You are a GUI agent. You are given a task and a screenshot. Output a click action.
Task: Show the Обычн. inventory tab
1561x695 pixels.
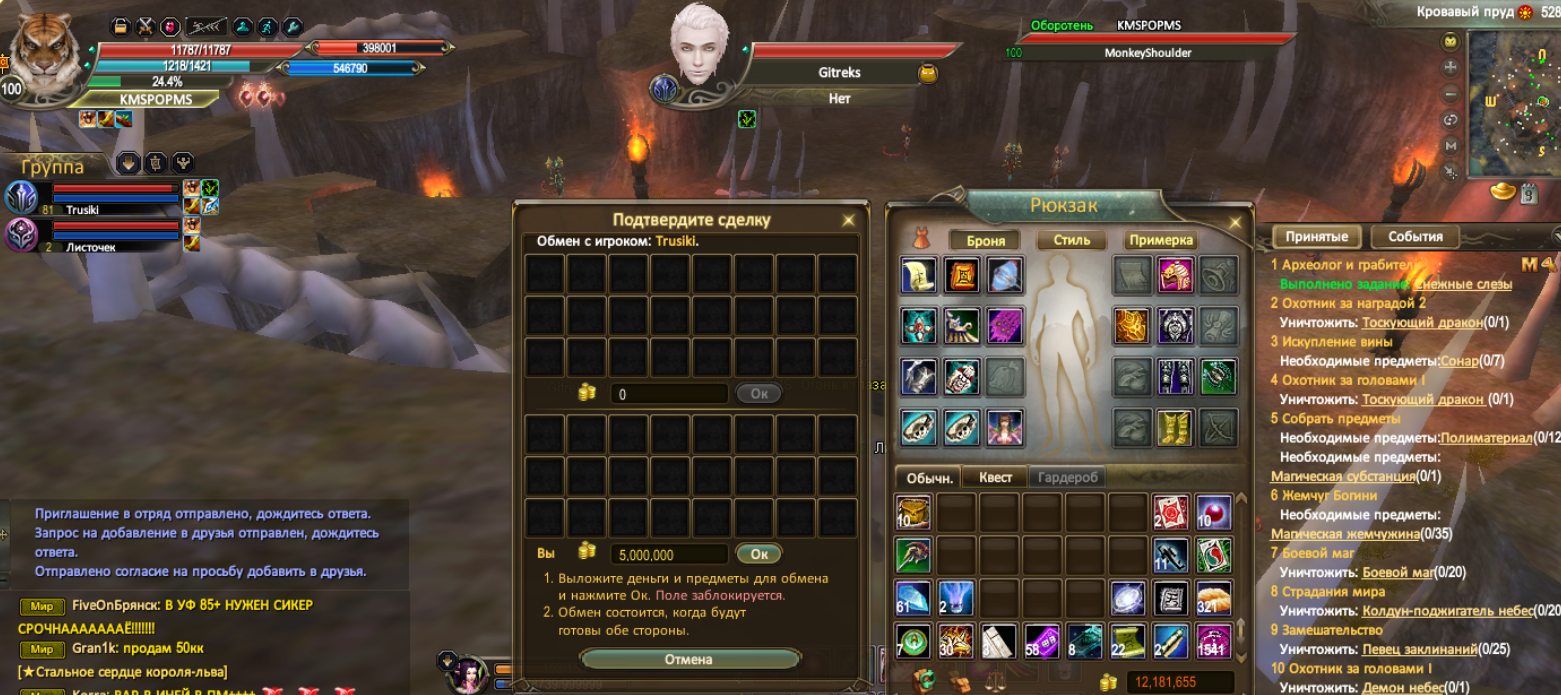[x=927, y=477]
